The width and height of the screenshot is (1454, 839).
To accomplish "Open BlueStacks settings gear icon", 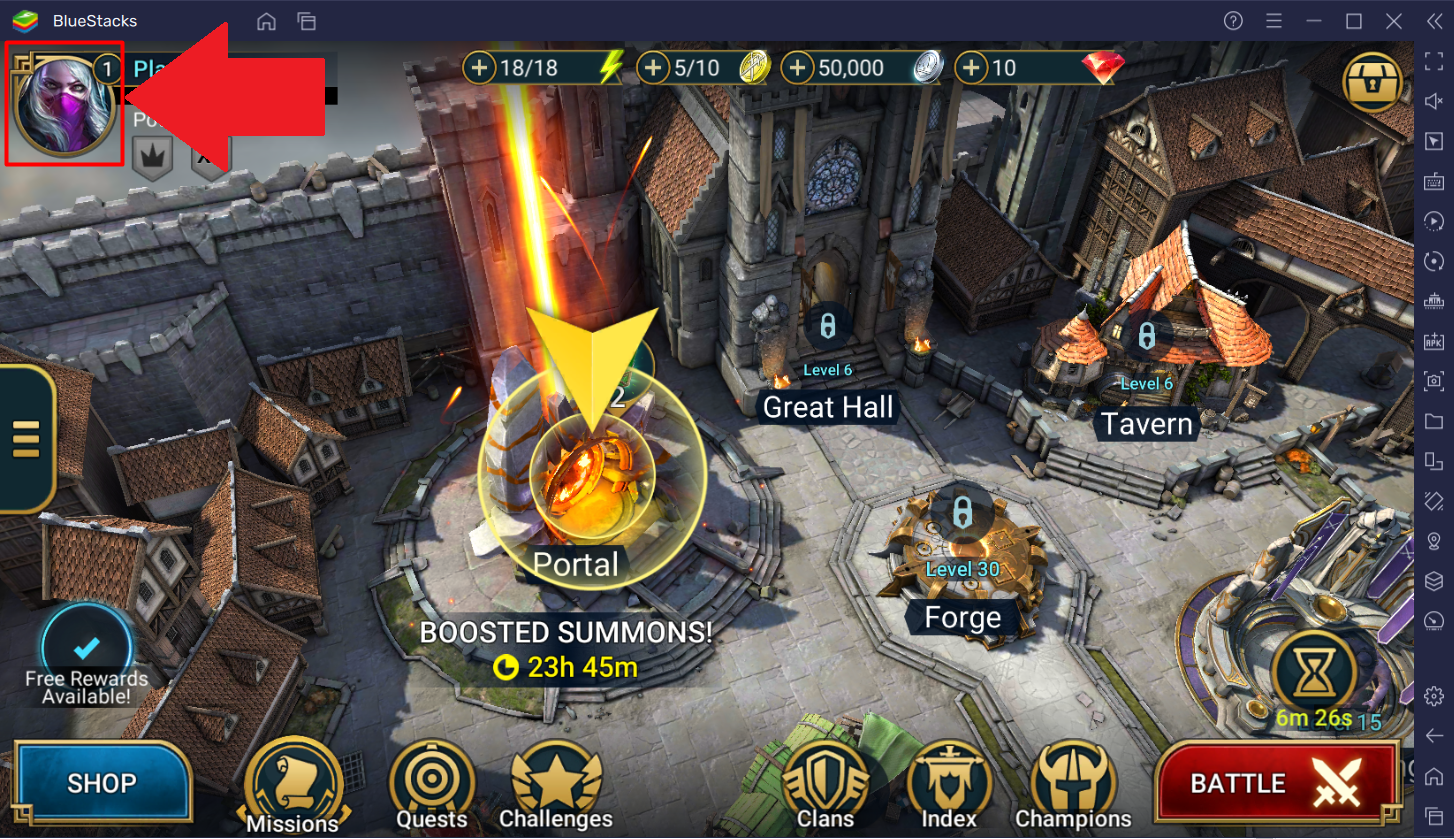I will (x=1434, y=696).
